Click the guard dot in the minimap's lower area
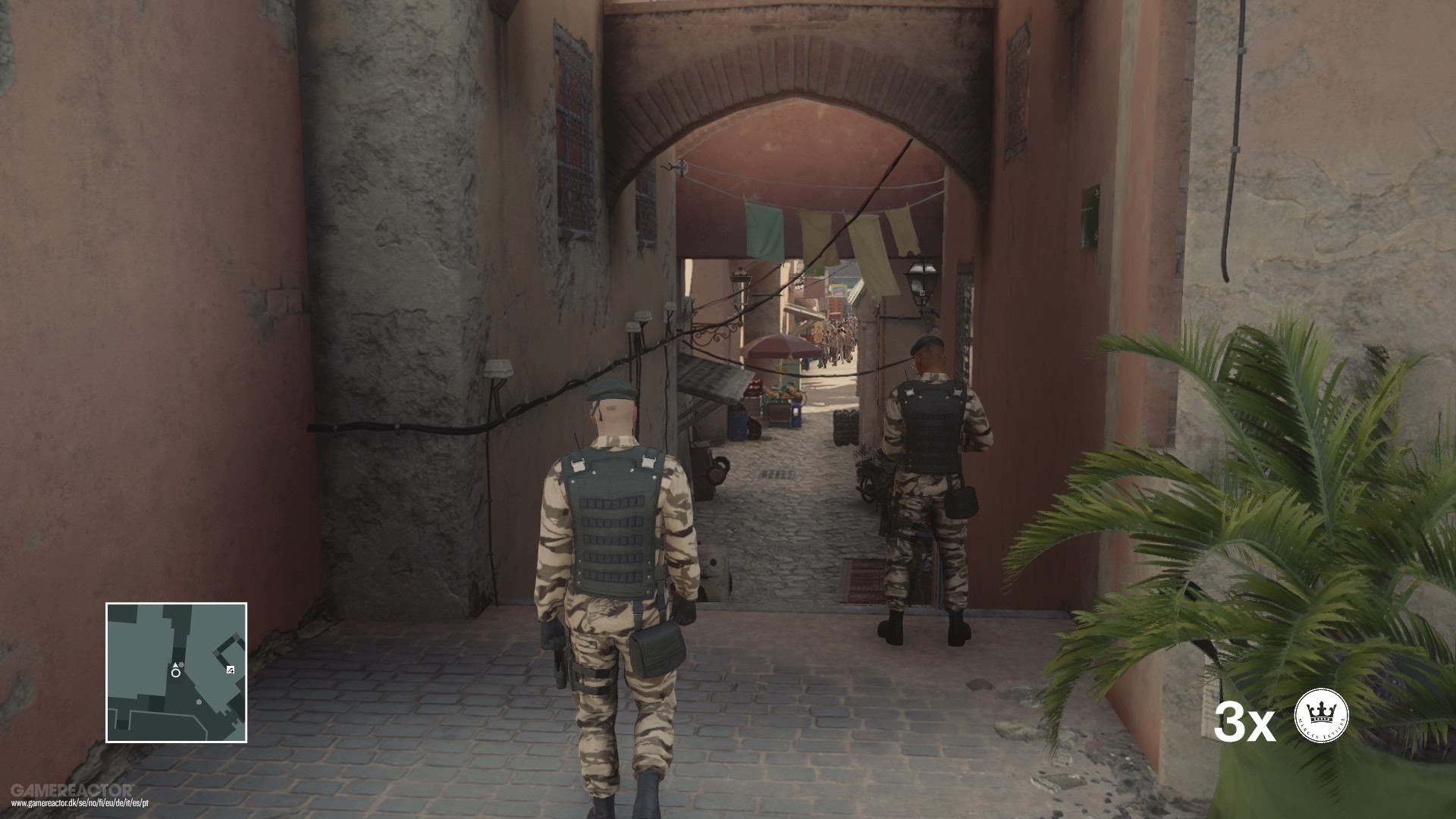 click(199, 701)
